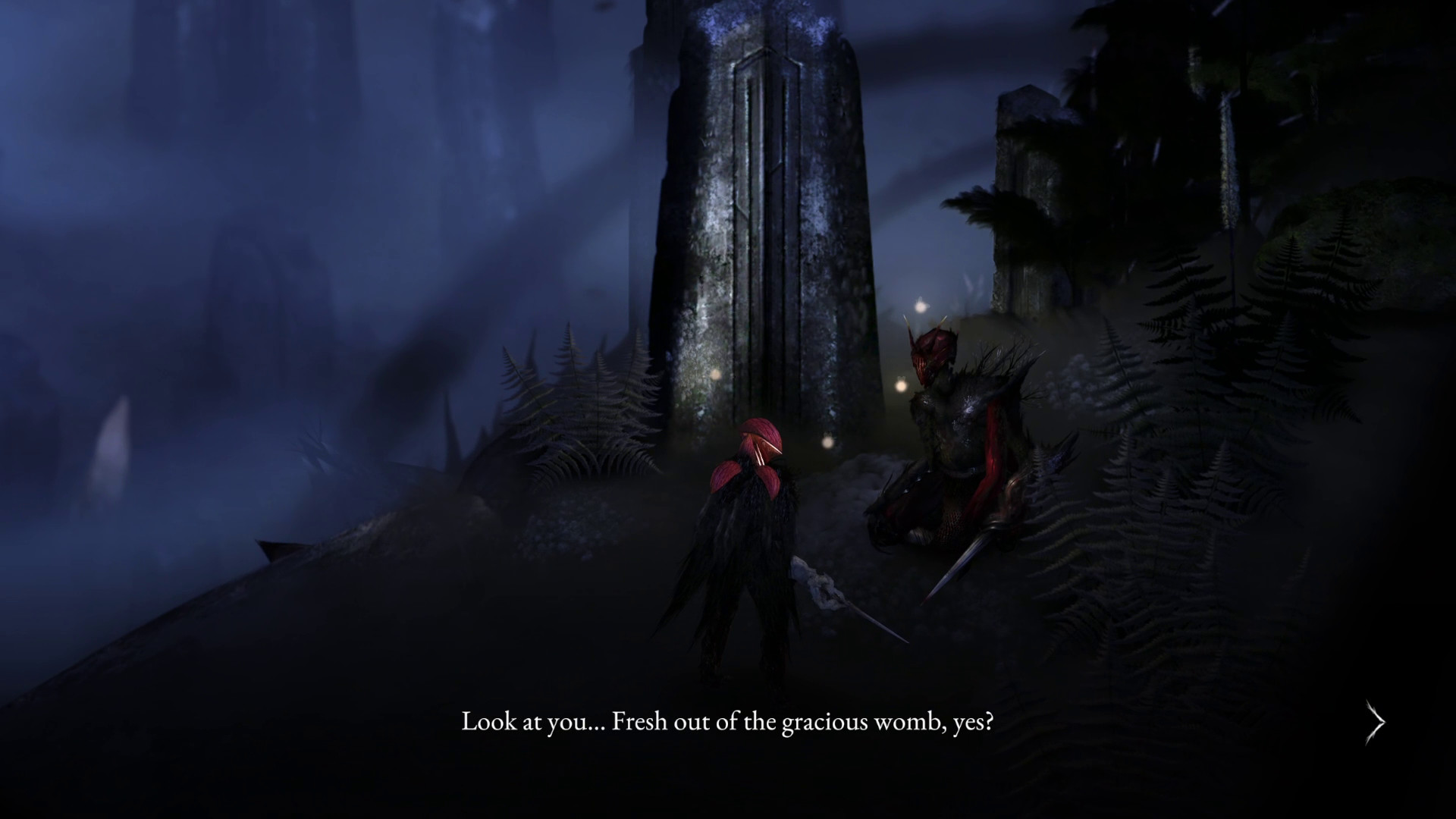Image resolution: width=1456 pixels, height=819 pixels.
Task: Select the dialogue text at the bottom
Action: 730,723
